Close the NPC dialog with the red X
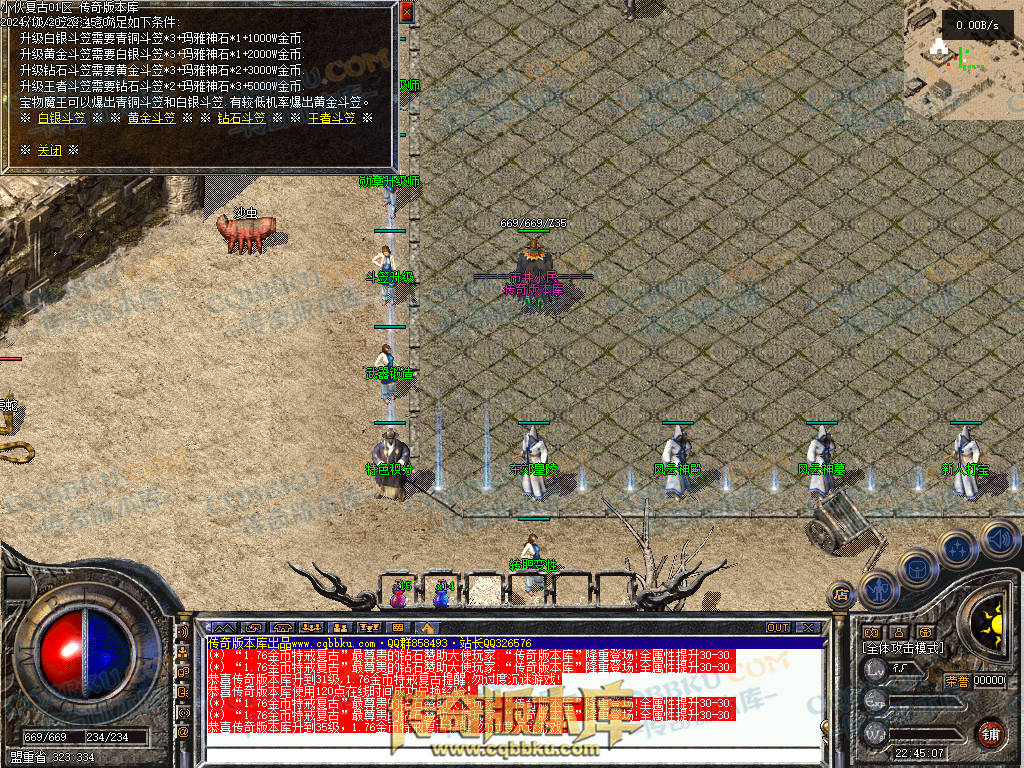The height and width of the screenshot is (768, 1024). (406, 13)
